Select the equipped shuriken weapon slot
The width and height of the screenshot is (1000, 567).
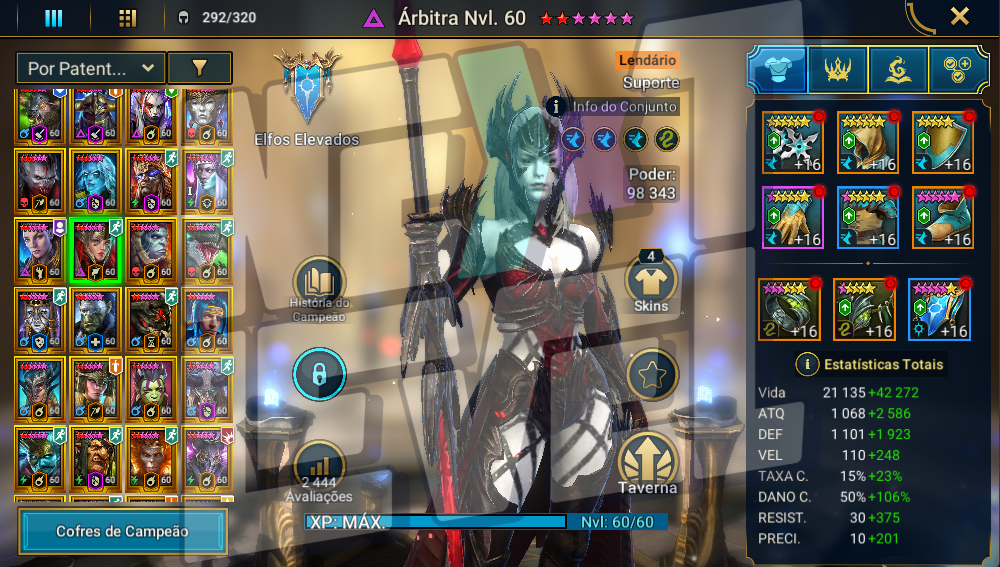point(793,143)
